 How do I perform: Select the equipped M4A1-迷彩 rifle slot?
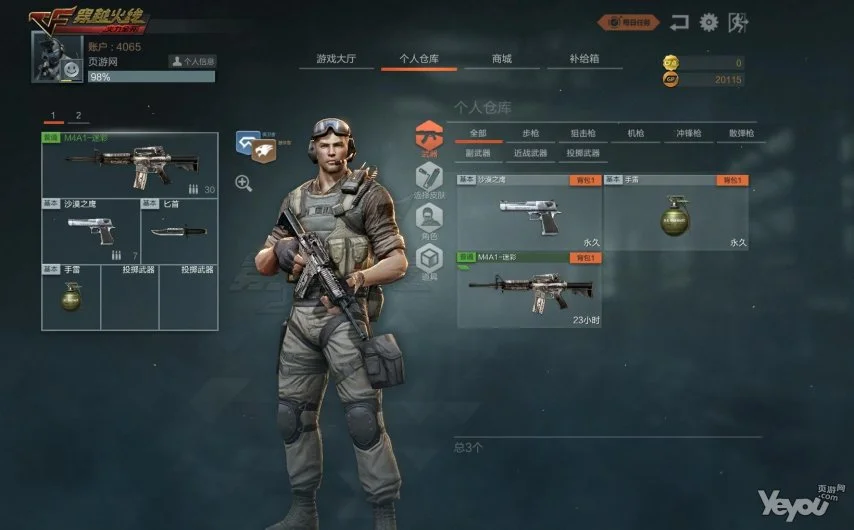(x=129, y=165)
